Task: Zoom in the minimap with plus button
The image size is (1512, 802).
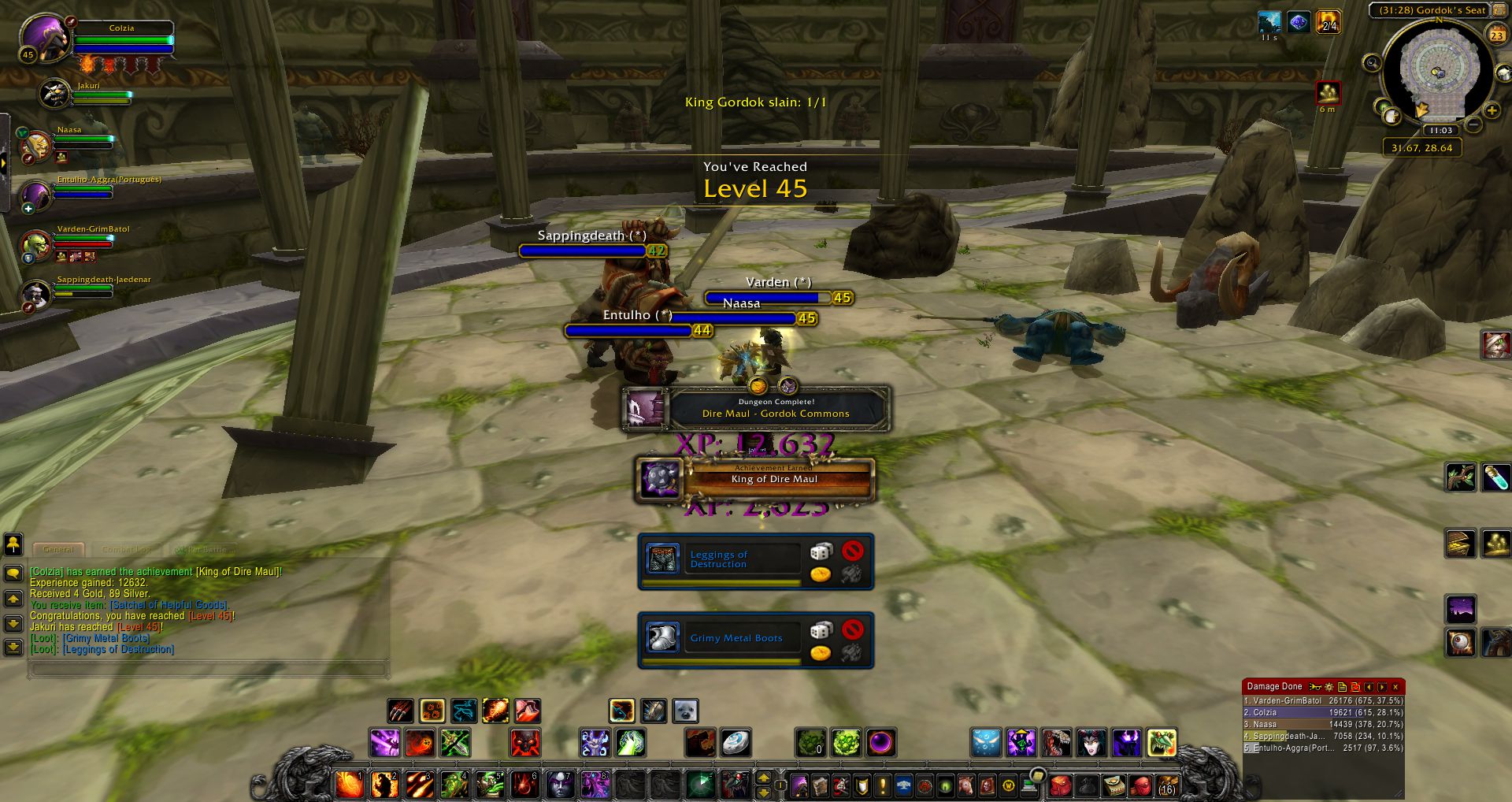Action: 1492,111
